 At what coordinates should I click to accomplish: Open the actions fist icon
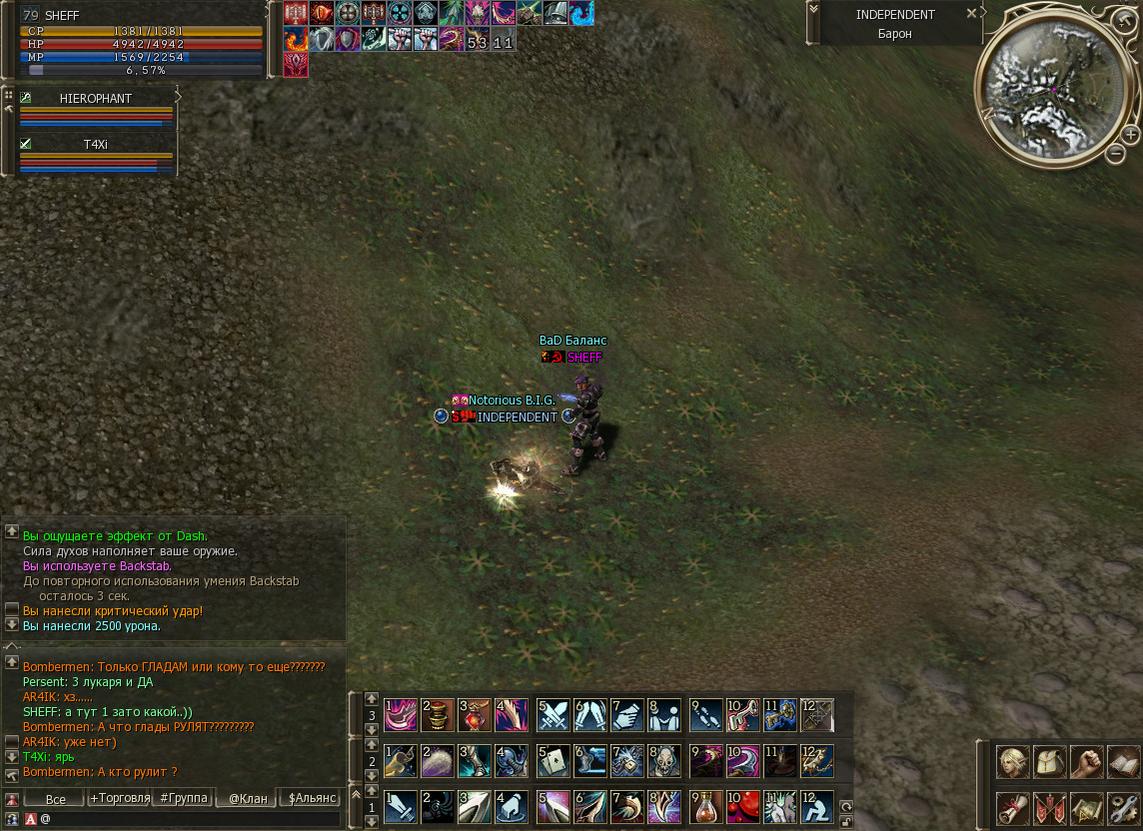coord(1086,762)
